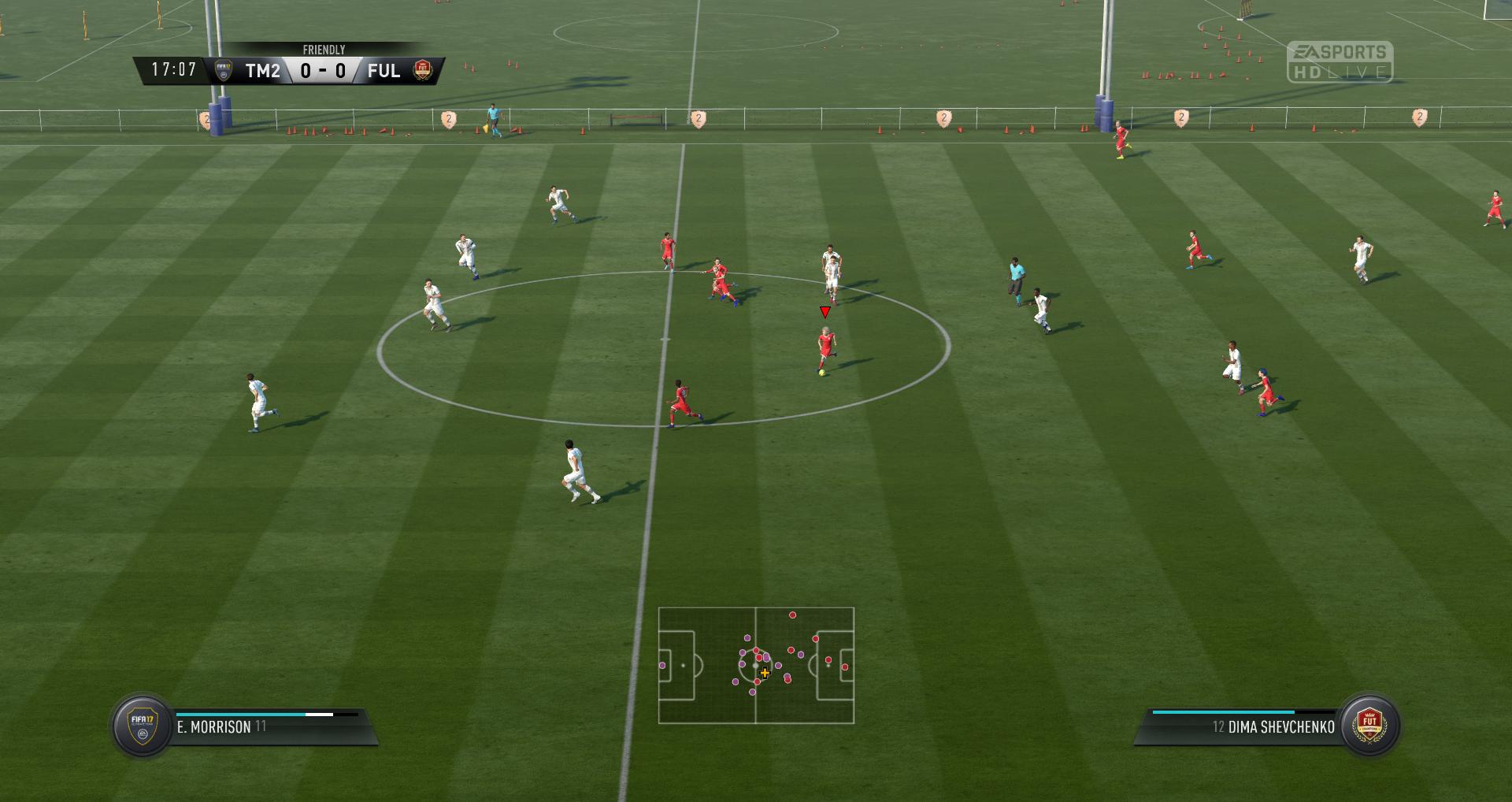Toggle the purple dot near the radar's right penalty box
The image size is (1512, 802).
click(801, 655)
